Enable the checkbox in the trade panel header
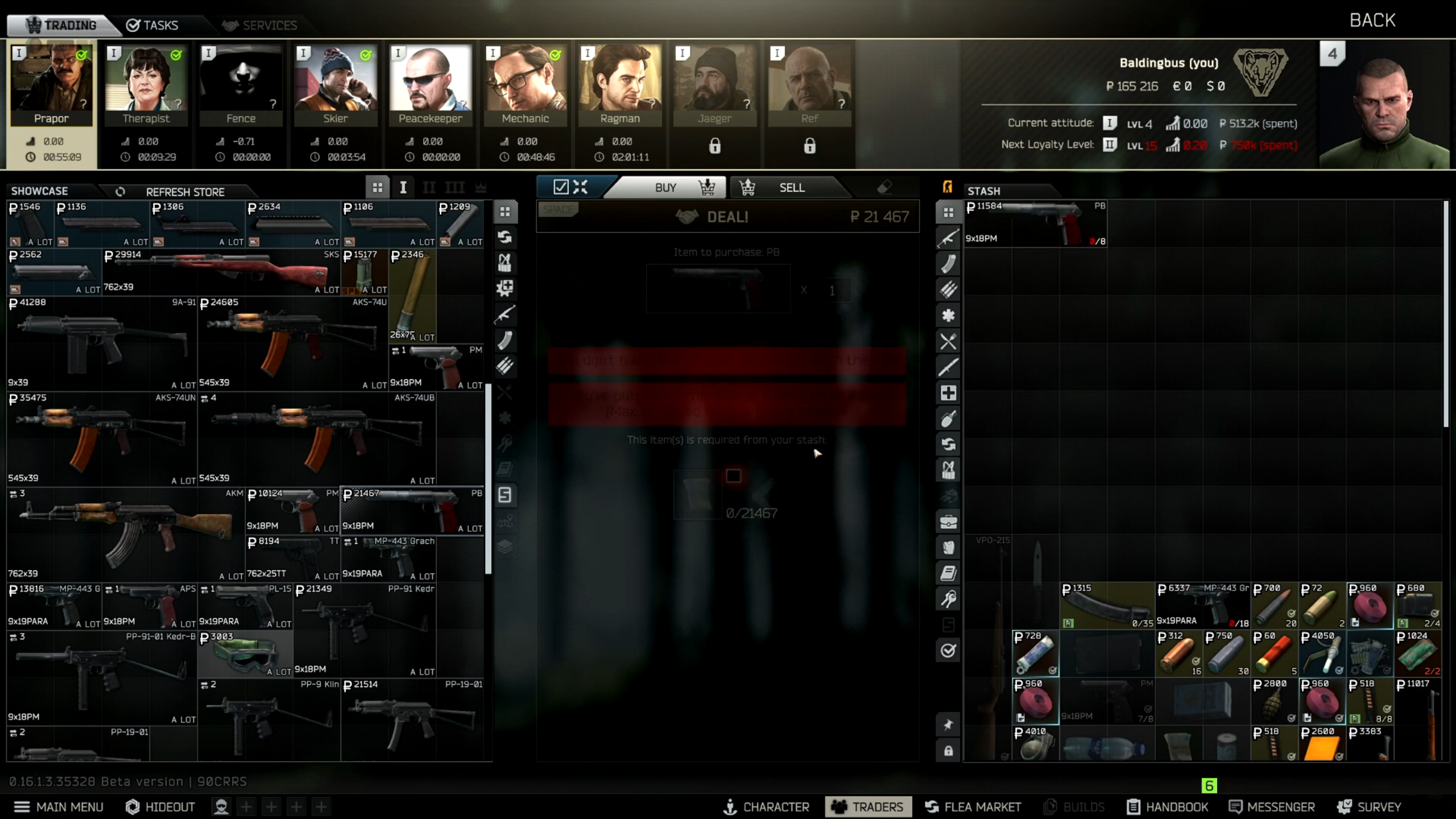Viewport: 1456px width, 819px height. click(x=560, y=187)
